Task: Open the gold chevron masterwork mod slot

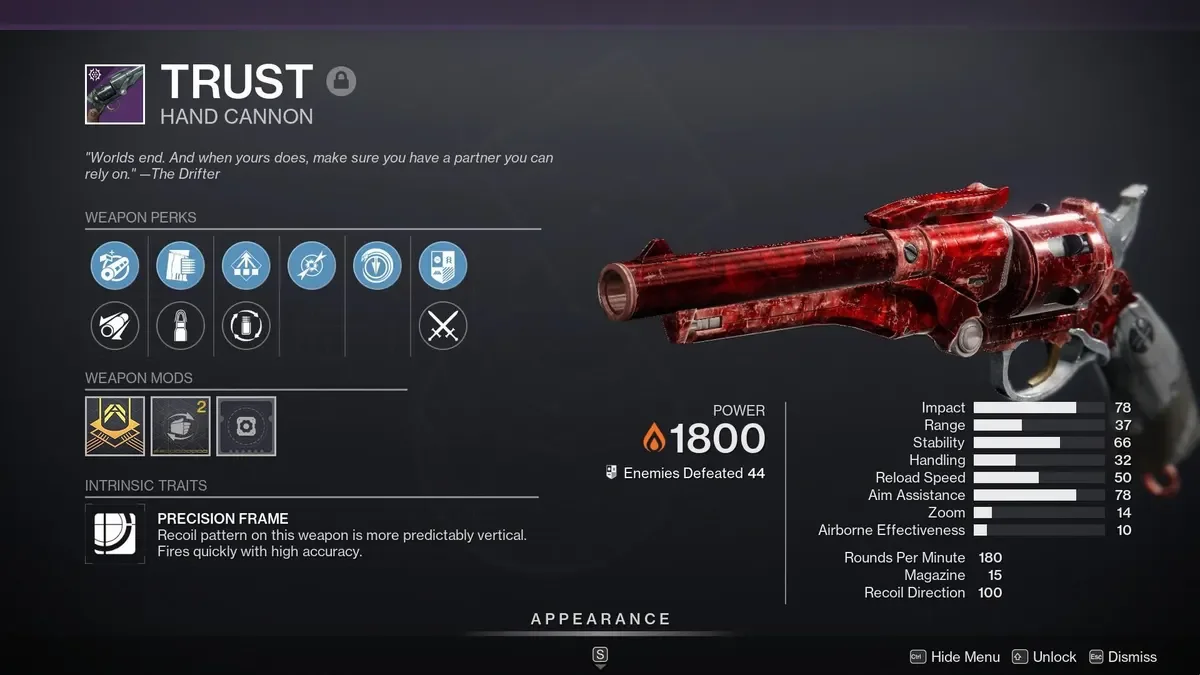Action: coord(115,426)
